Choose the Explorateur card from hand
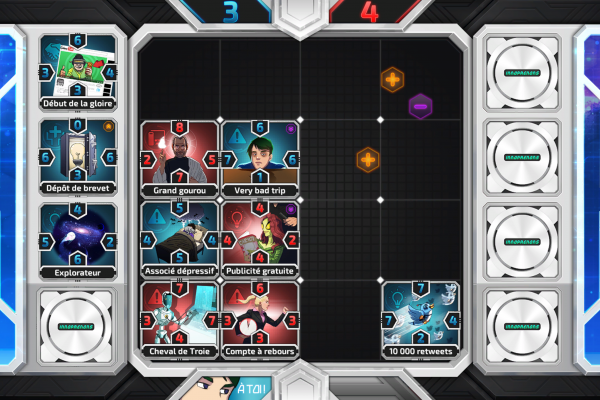 79,240
